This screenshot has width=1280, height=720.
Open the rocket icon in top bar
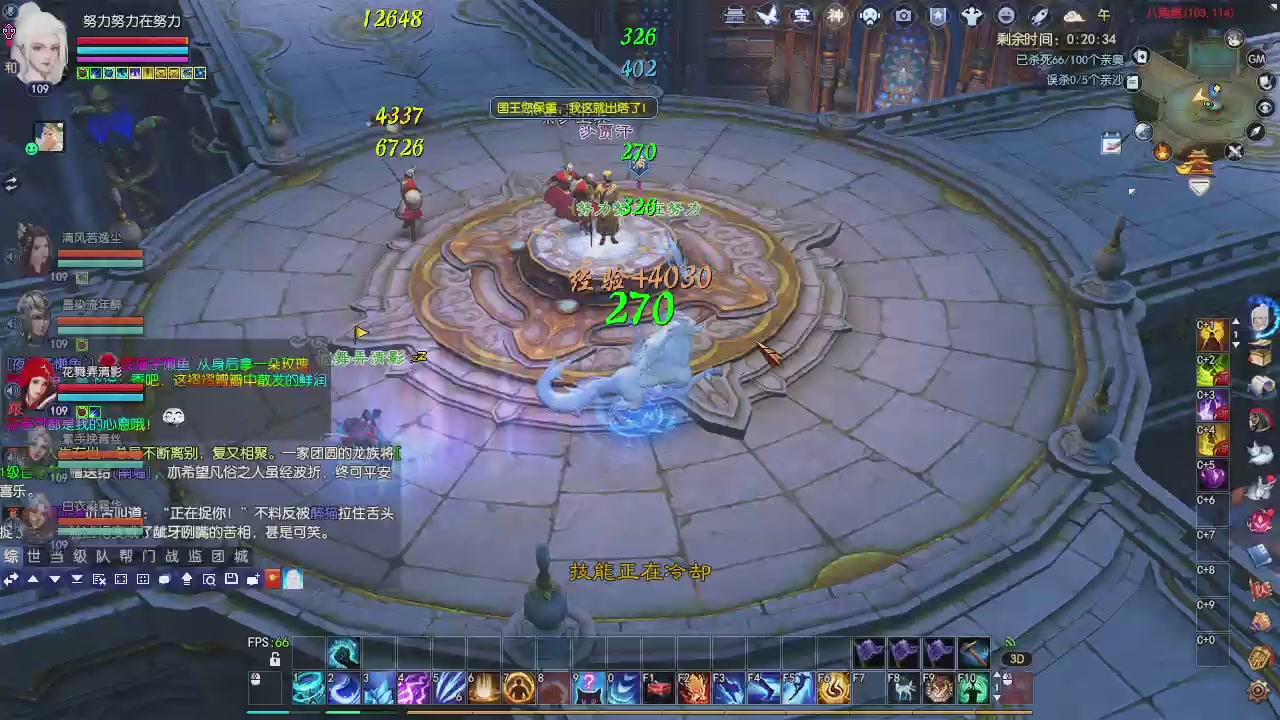click(x=1039, y=14)
